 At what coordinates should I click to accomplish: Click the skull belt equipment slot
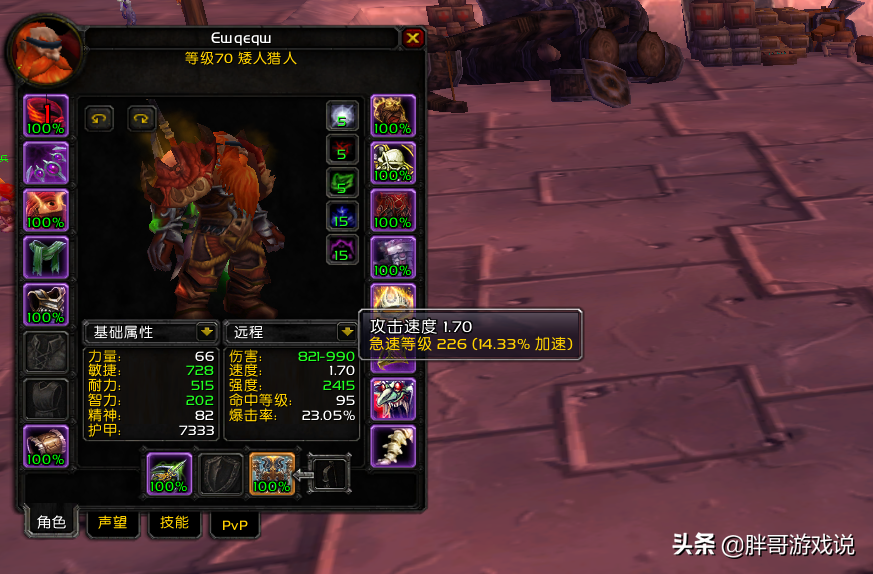tap(392, 163)
